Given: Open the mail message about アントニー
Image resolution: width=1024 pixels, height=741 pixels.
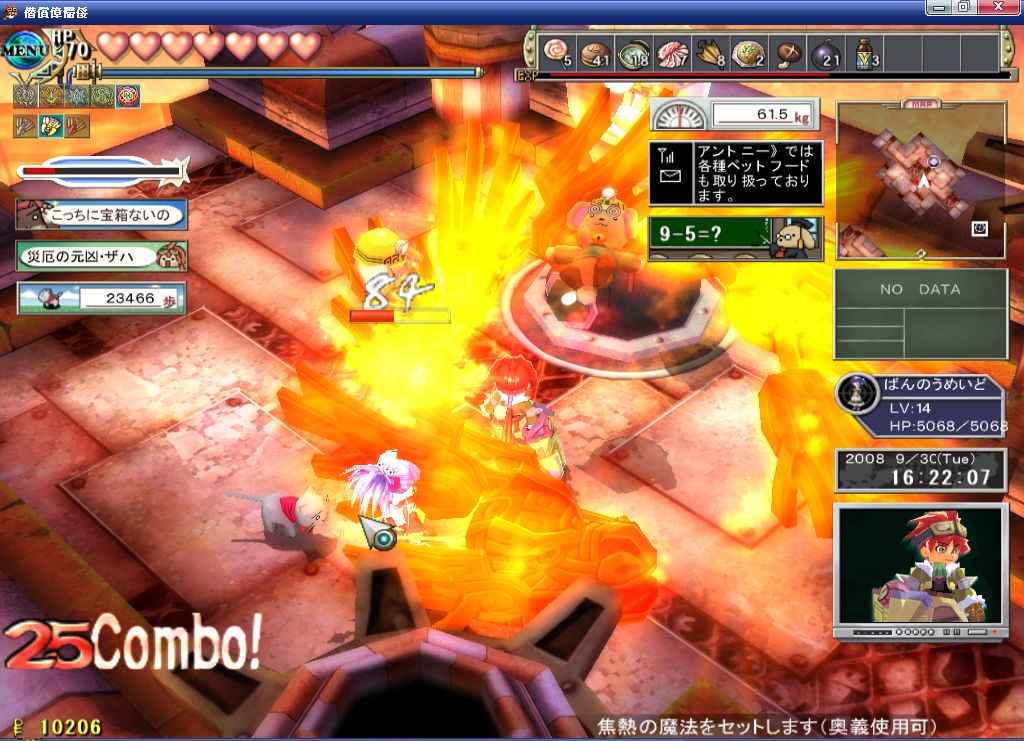Looking at the screenshot, I should 735,173.
